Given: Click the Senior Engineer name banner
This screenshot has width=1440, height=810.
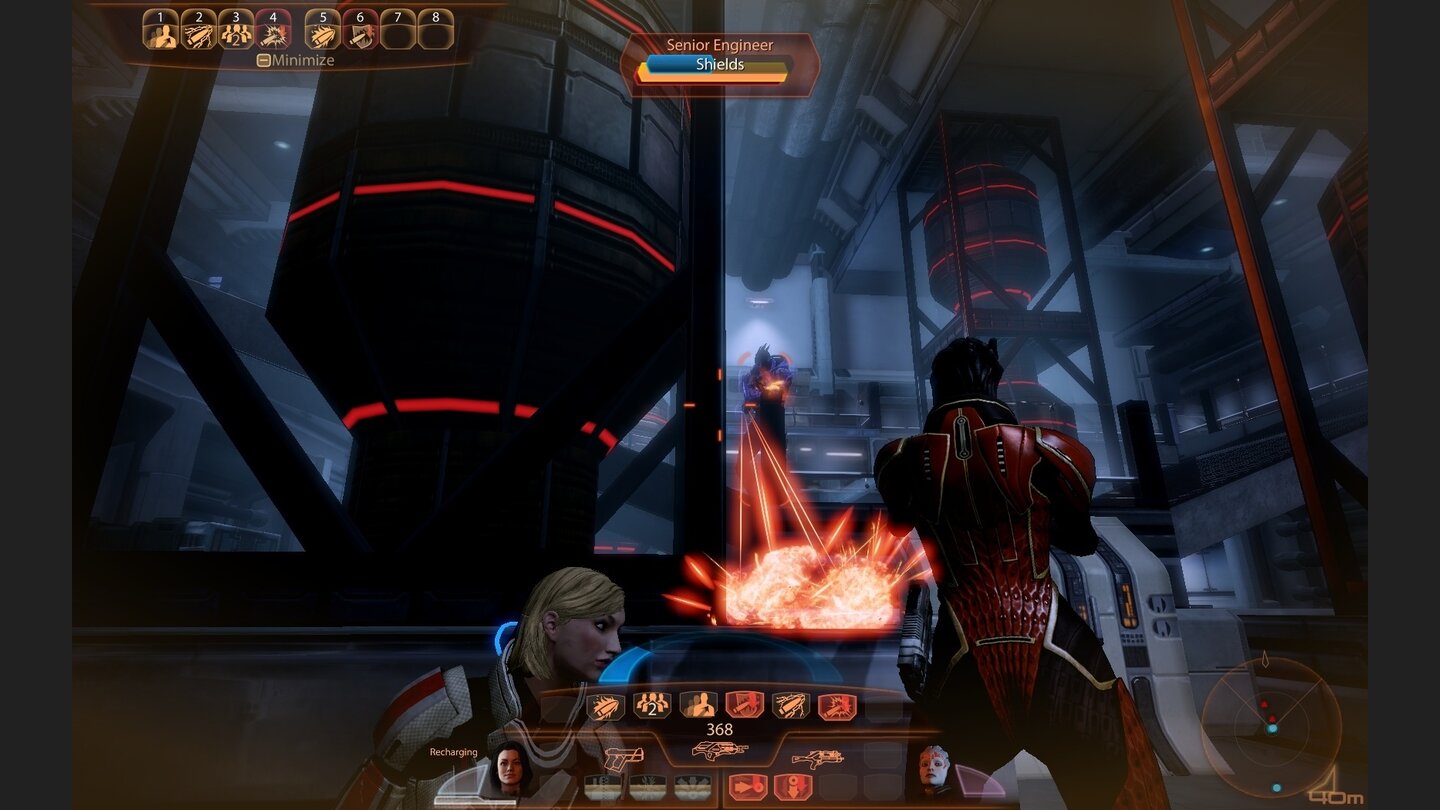Looking at the screenshot, I should point(717,45).
